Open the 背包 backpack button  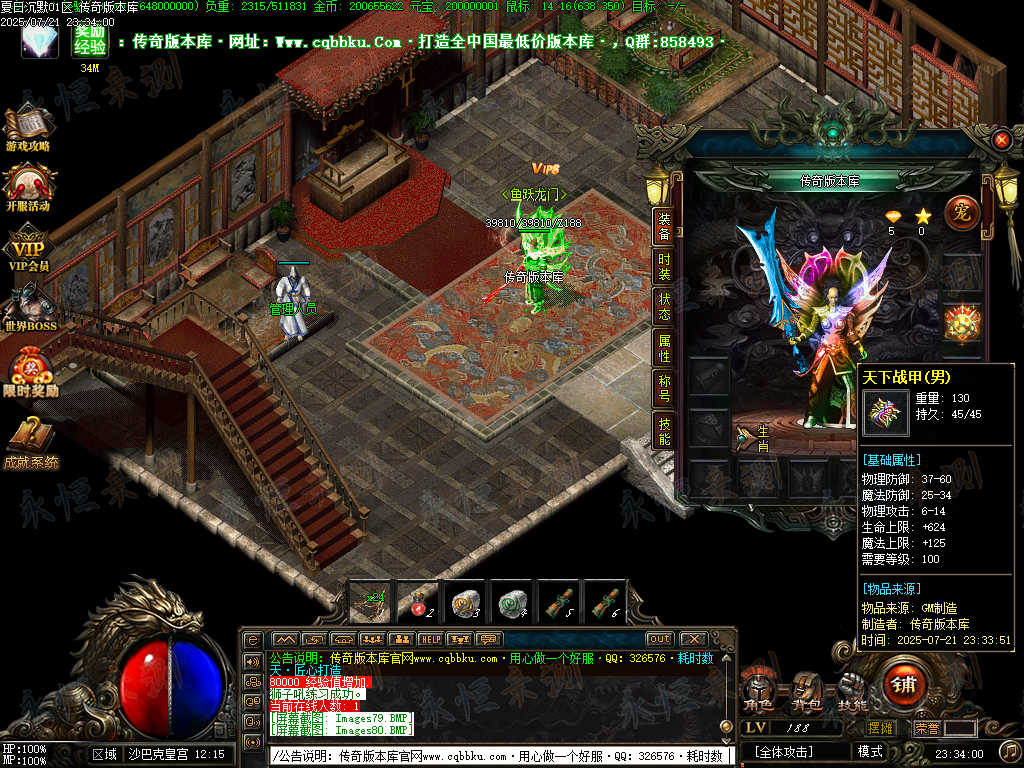[807, 689]
